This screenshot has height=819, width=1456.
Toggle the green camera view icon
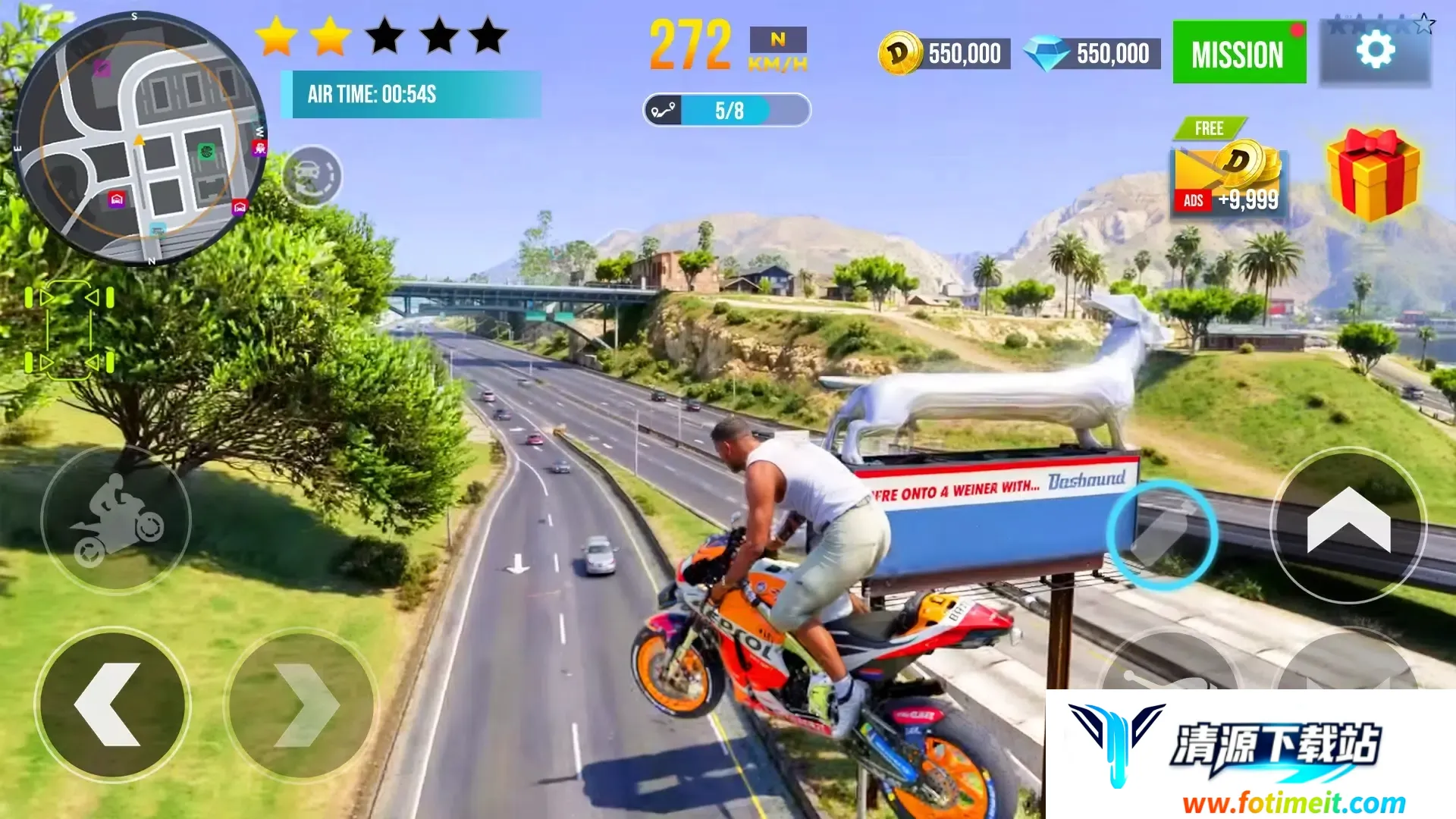click(x=69, y=331)
